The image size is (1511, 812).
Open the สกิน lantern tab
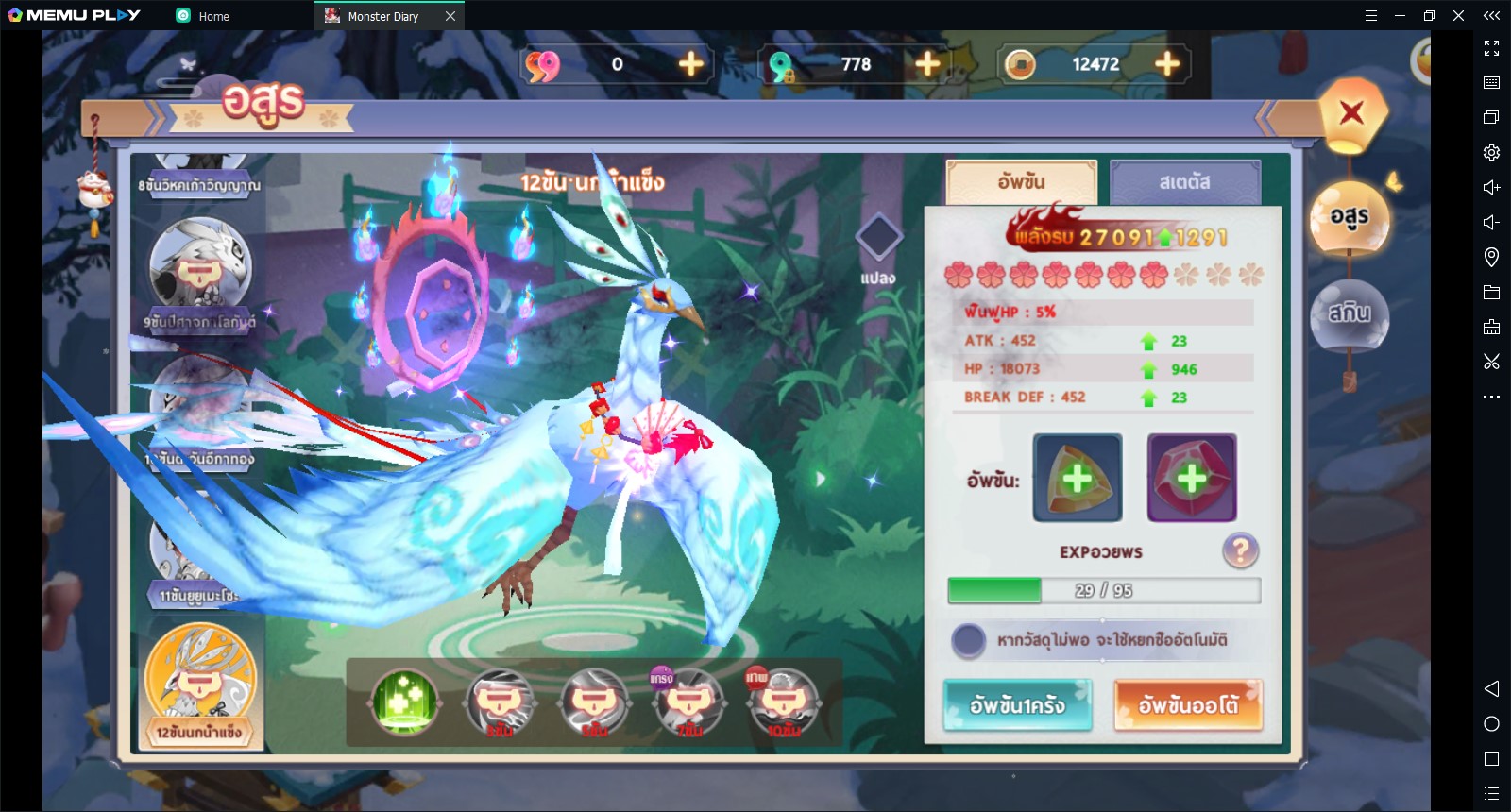[x=1349, y=314]
